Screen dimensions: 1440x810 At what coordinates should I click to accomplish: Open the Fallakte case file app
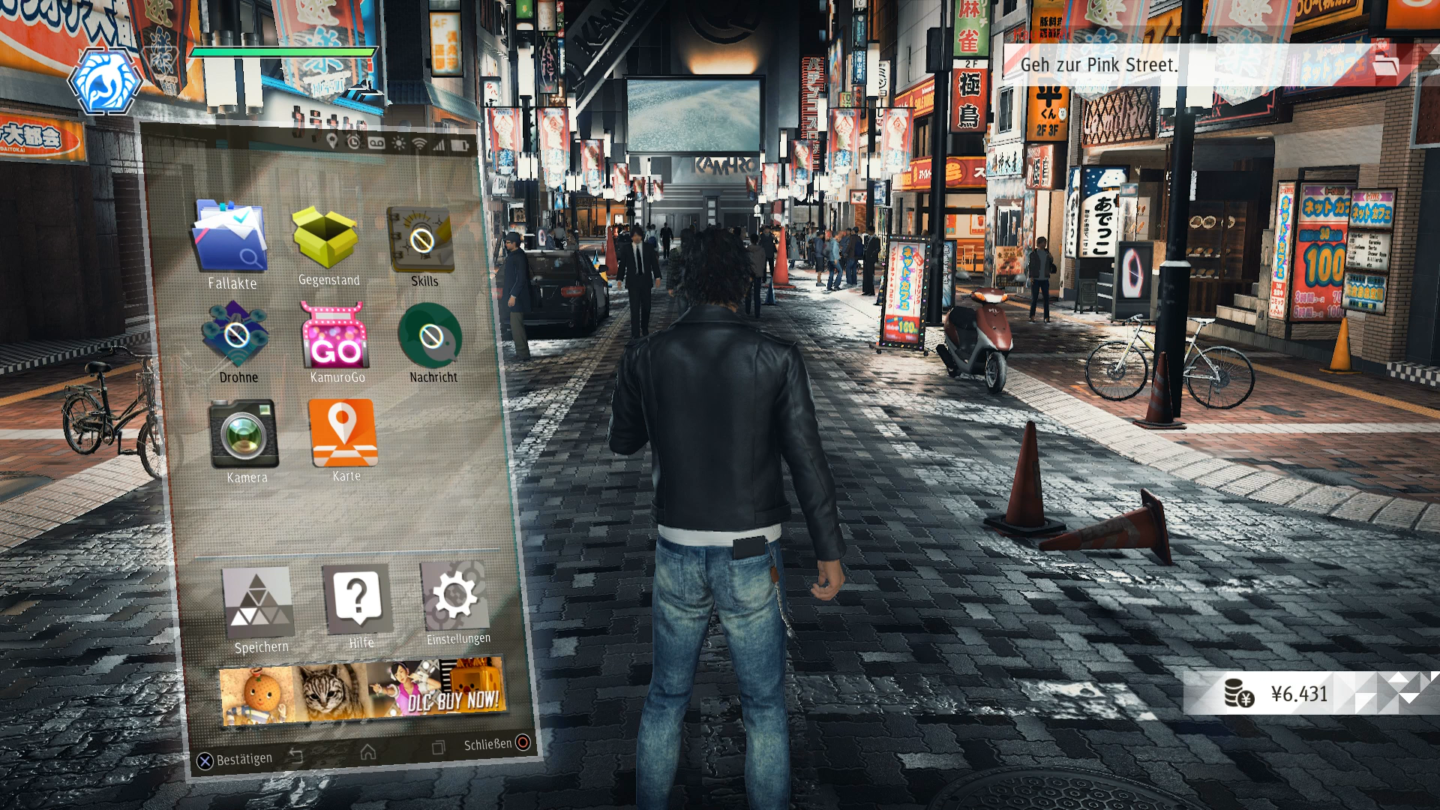[x=232, y=237]
